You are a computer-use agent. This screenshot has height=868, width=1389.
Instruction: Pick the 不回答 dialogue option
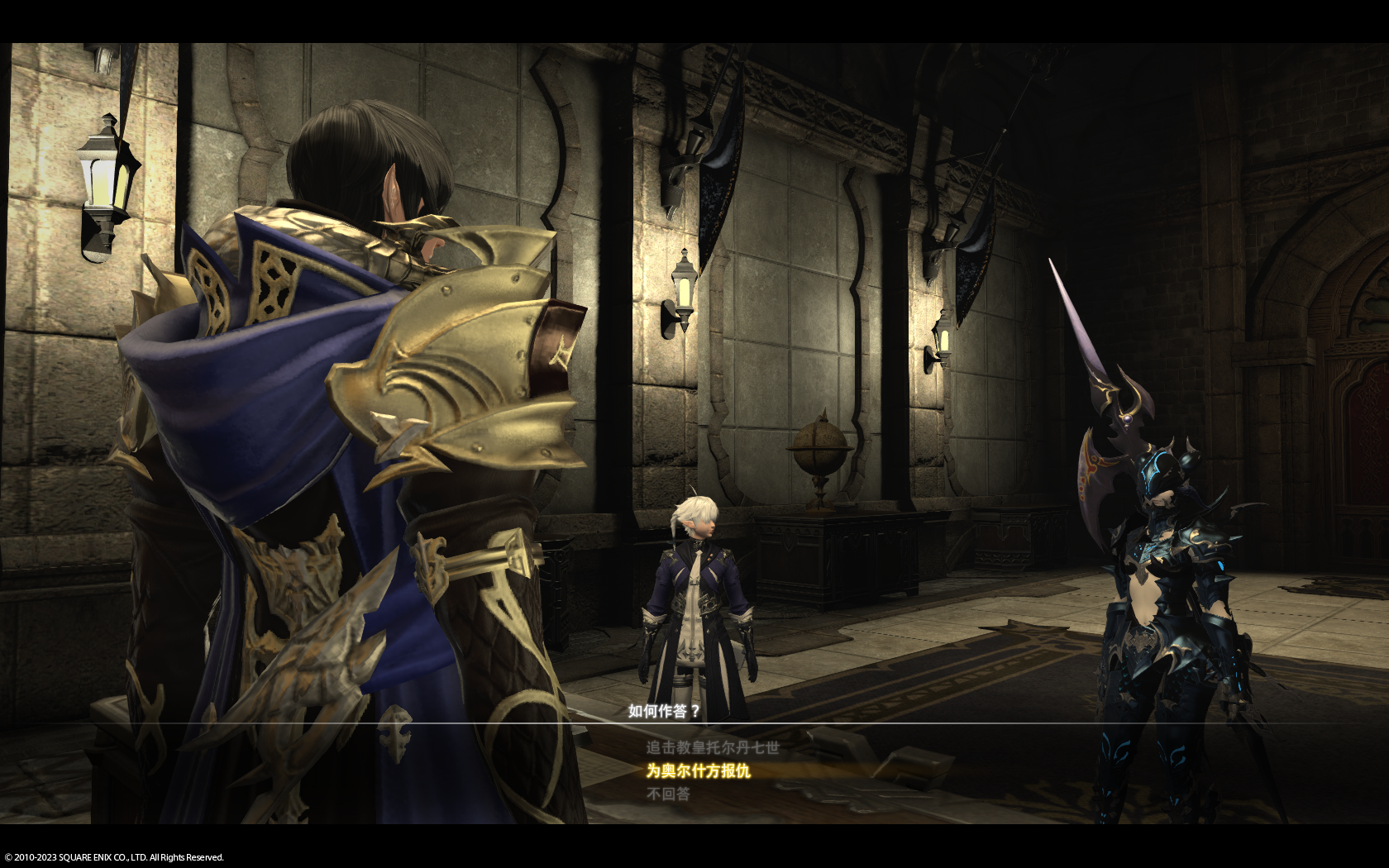pyautogui.click(x=668, y=794)
